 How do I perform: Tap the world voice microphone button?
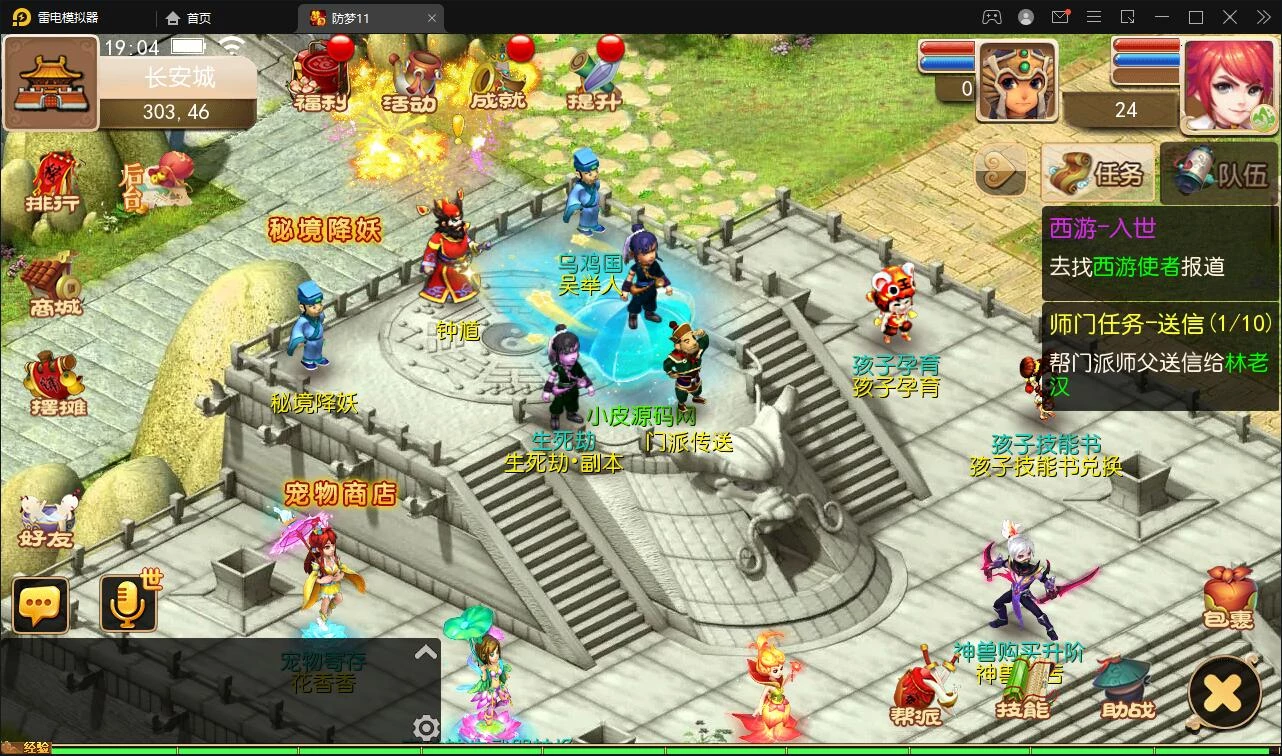point(129,603)
